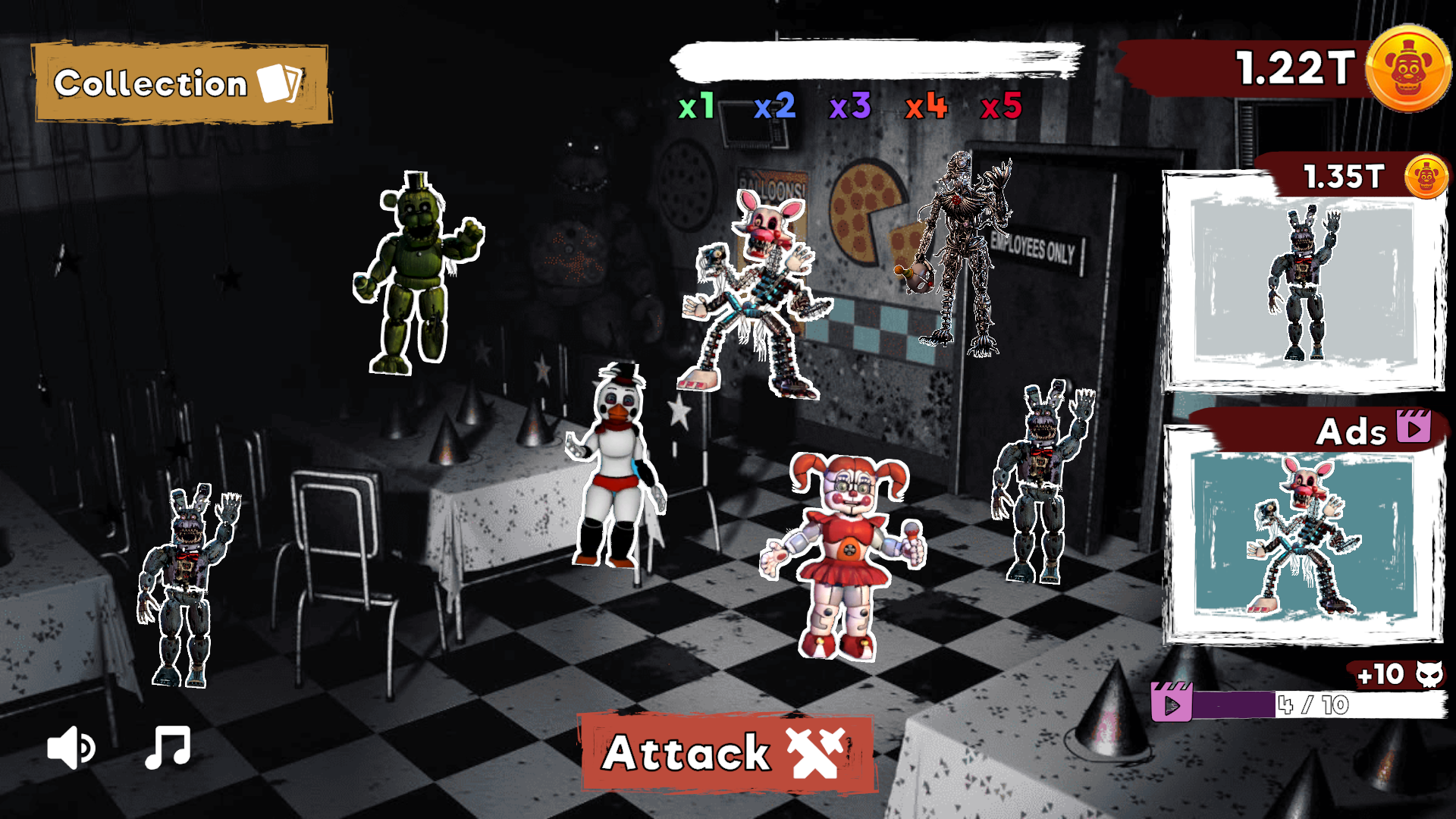1456x819 pixels.
Task: Click the Mangle thumbnail in the Ads panel
Action: pyautogui.click(x=1304, y=546)
